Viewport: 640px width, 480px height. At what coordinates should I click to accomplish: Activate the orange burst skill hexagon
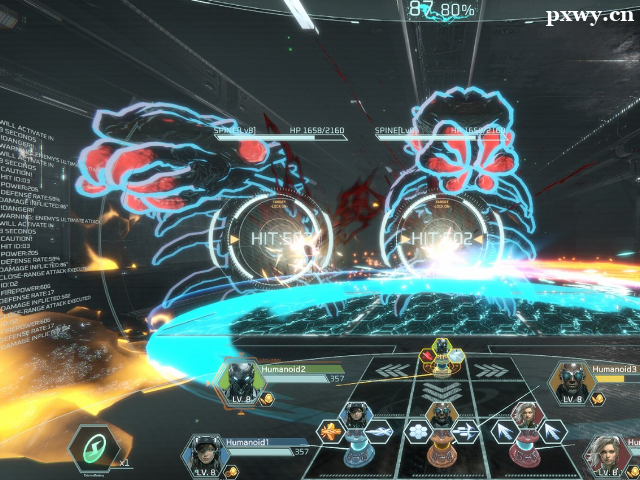click(x=330, y=432)
